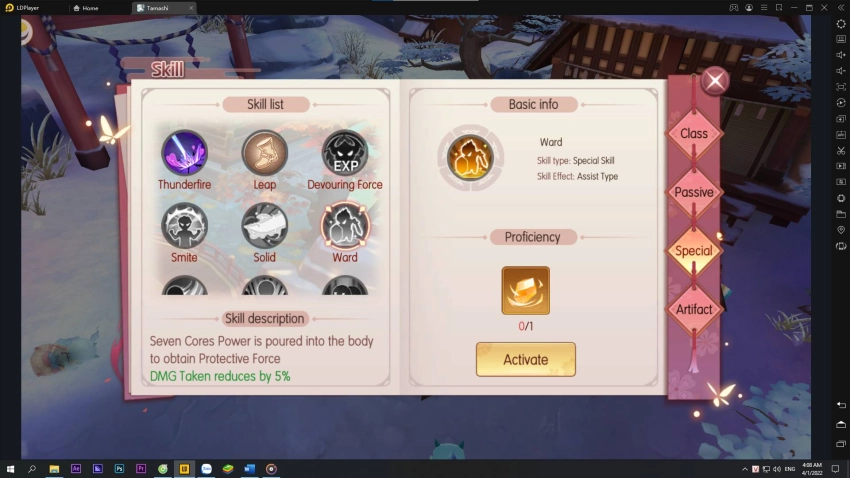Pick the Smite skill icon
The width and height of the screenshot is (850, 478).
tap(185, 225)
